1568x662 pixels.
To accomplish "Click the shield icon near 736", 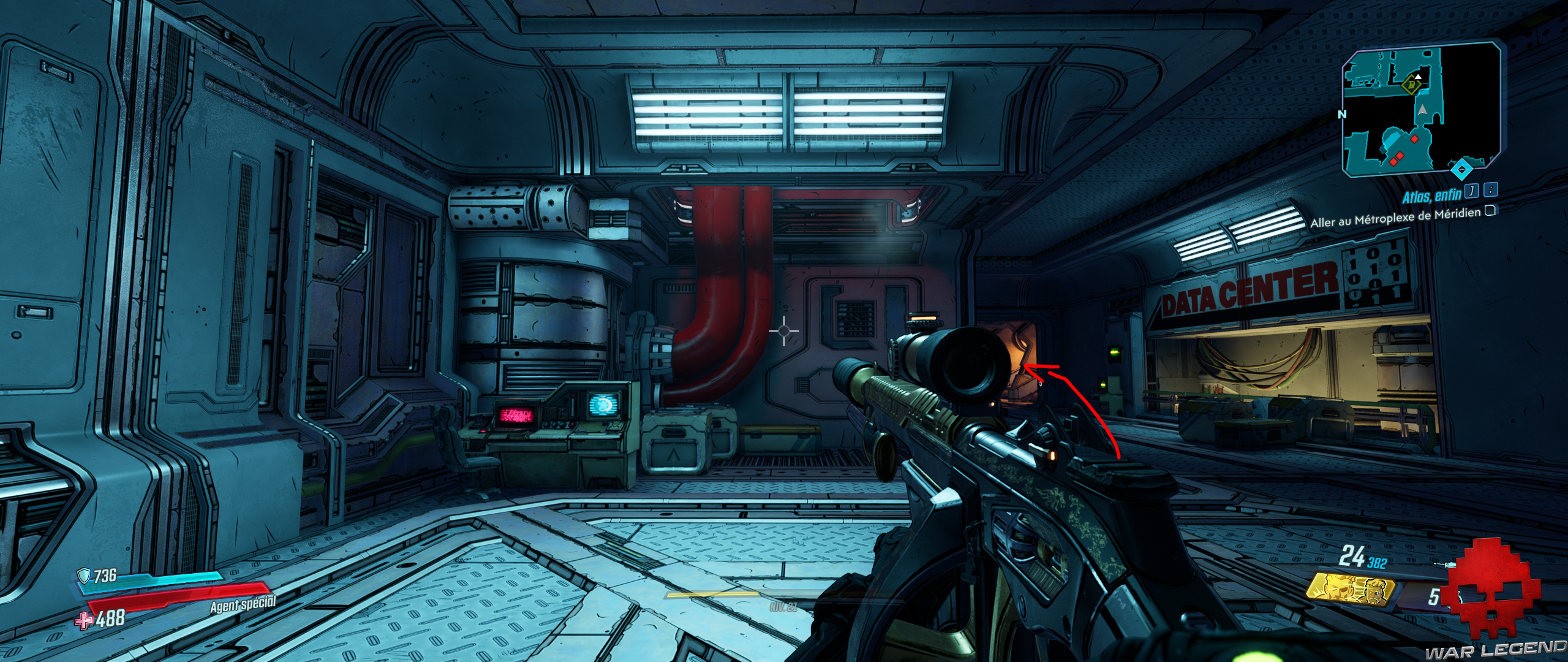I will tap(84, 576).
